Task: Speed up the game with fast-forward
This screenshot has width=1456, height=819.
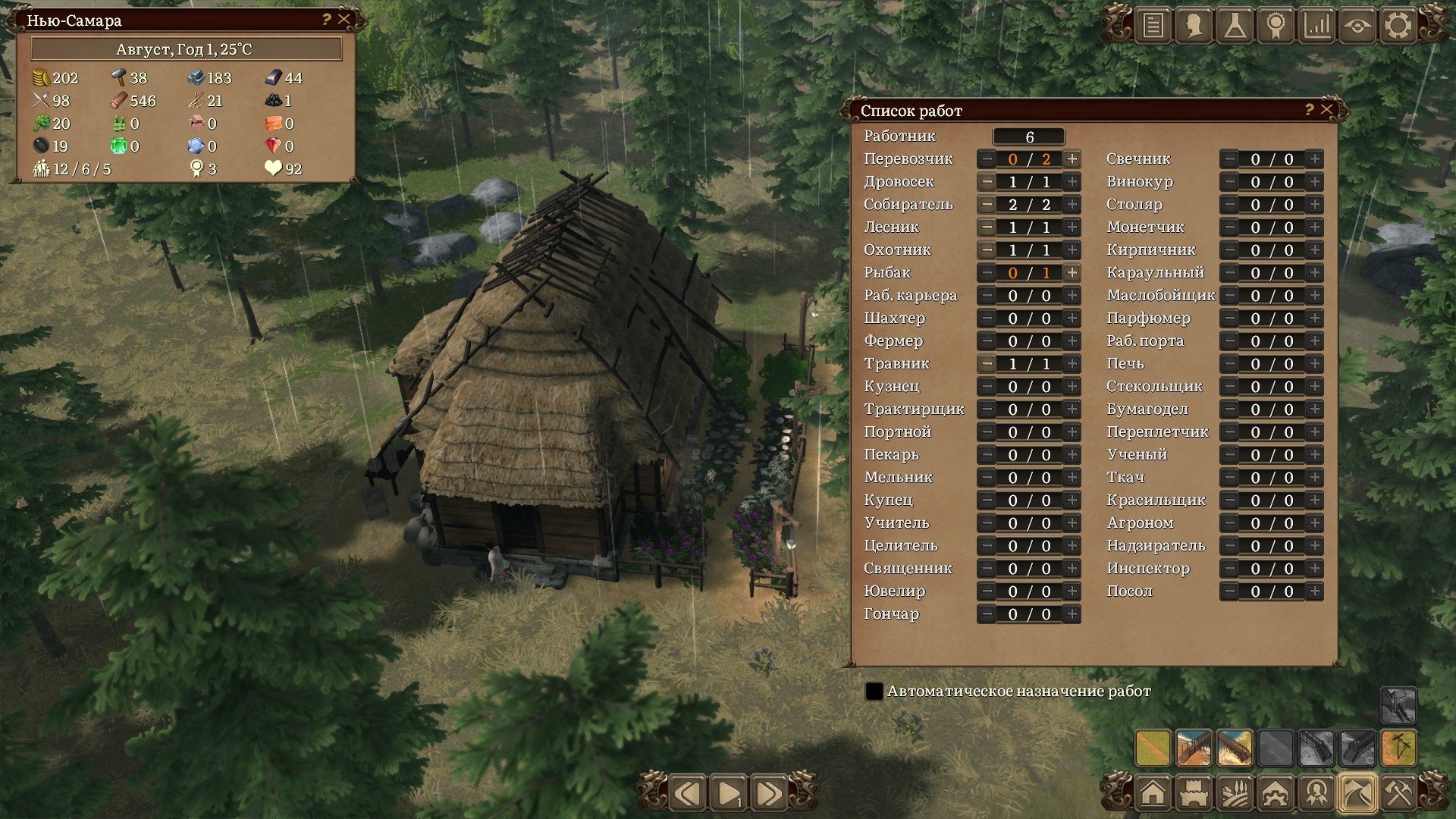Action: pyautogui.click(x=768, y=794)
